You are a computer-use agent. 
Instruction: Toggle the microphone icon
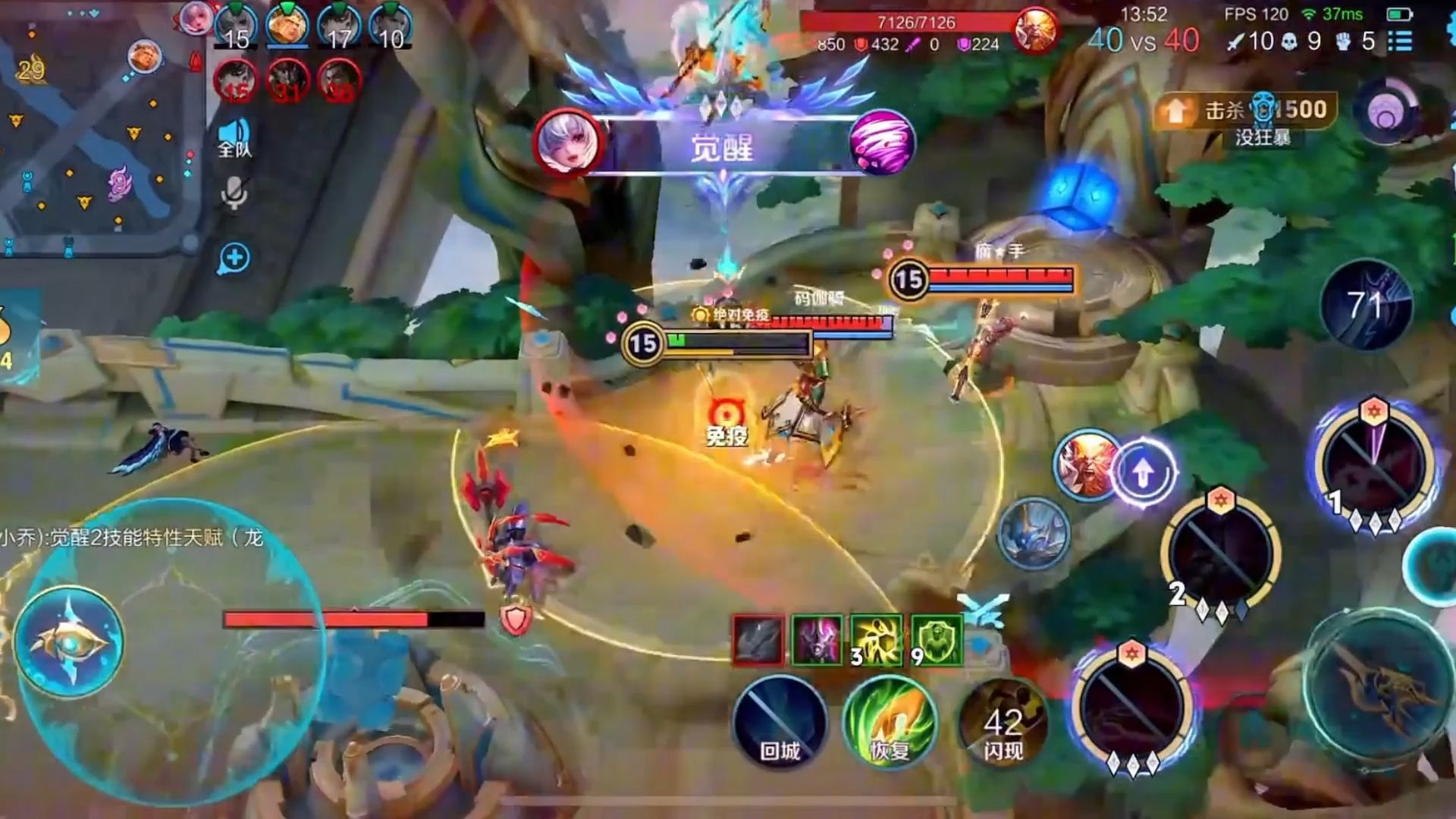point(234,194)
